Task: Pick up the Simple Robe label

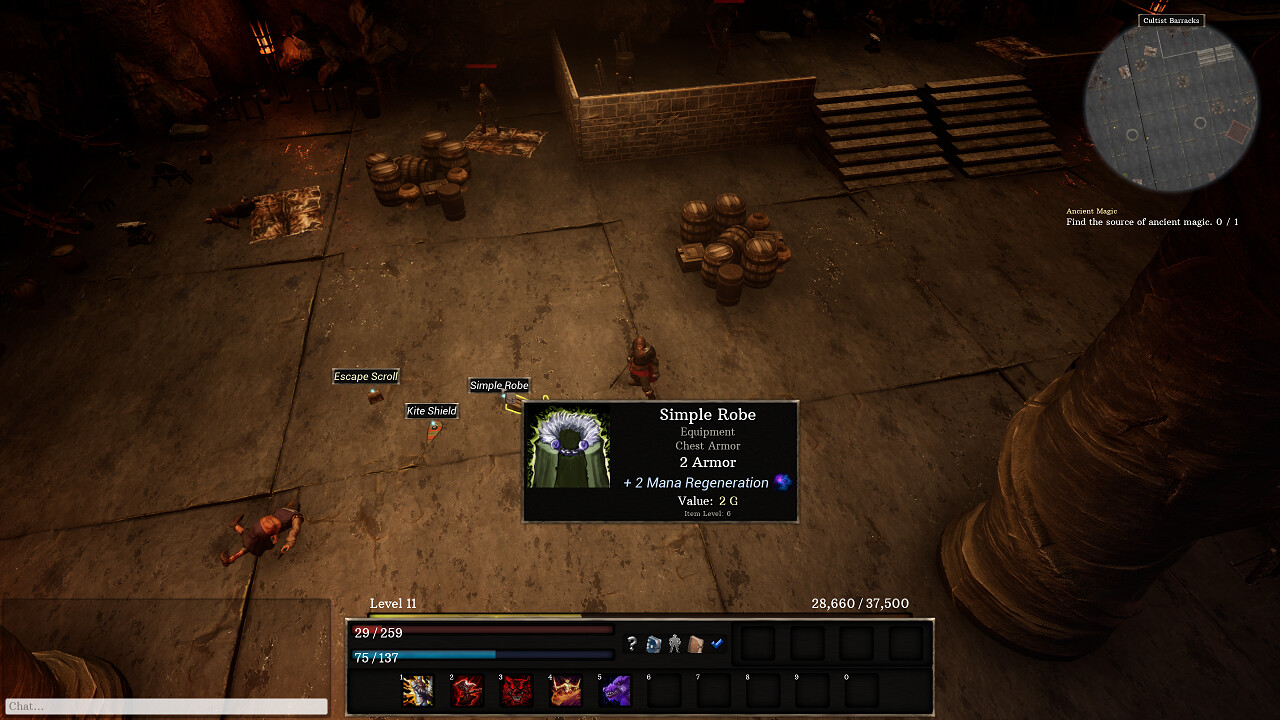Action: [x=499, y=386]
